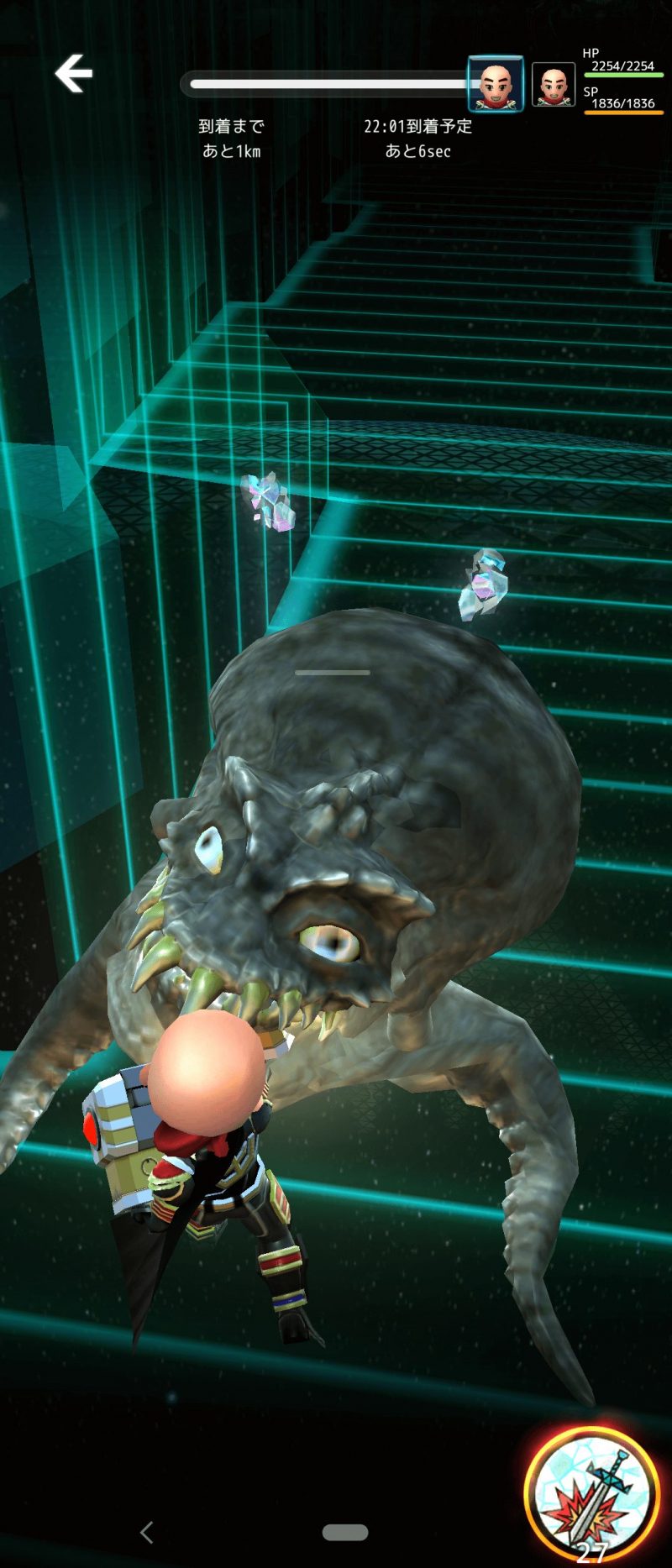The image size is (672, 1568).
Task: Tap the Android back navigation arrow
Action: coord(147,1532)
